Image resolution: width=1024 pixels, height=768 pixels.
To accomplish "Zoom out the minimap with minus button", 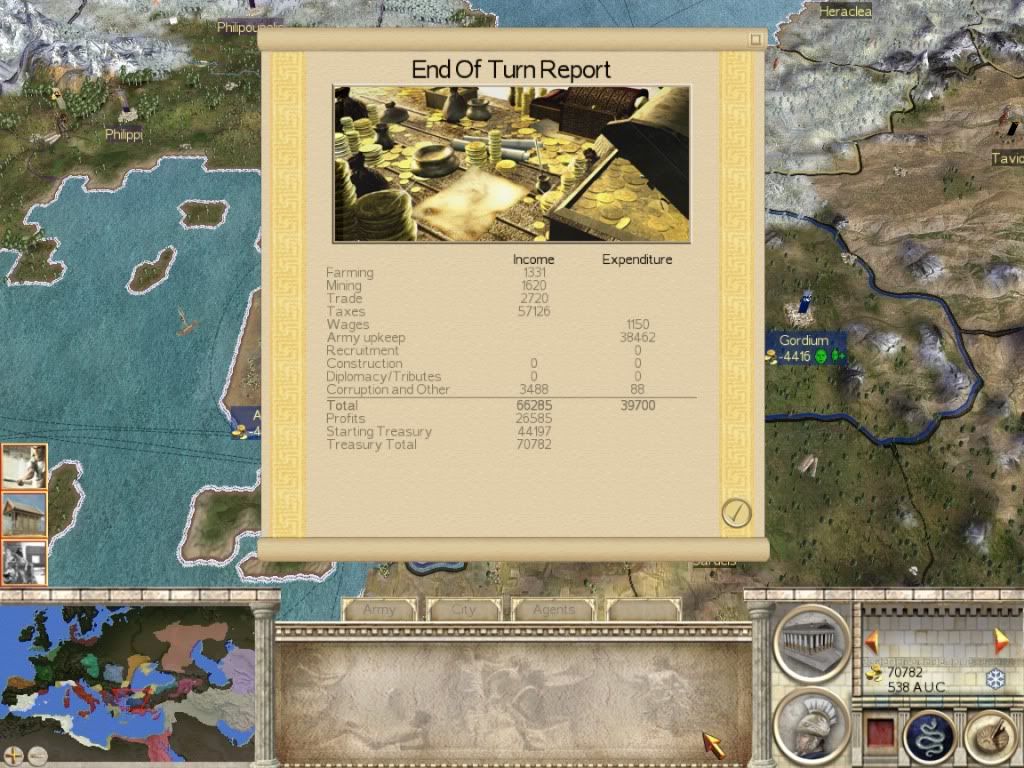I will 37,755.
